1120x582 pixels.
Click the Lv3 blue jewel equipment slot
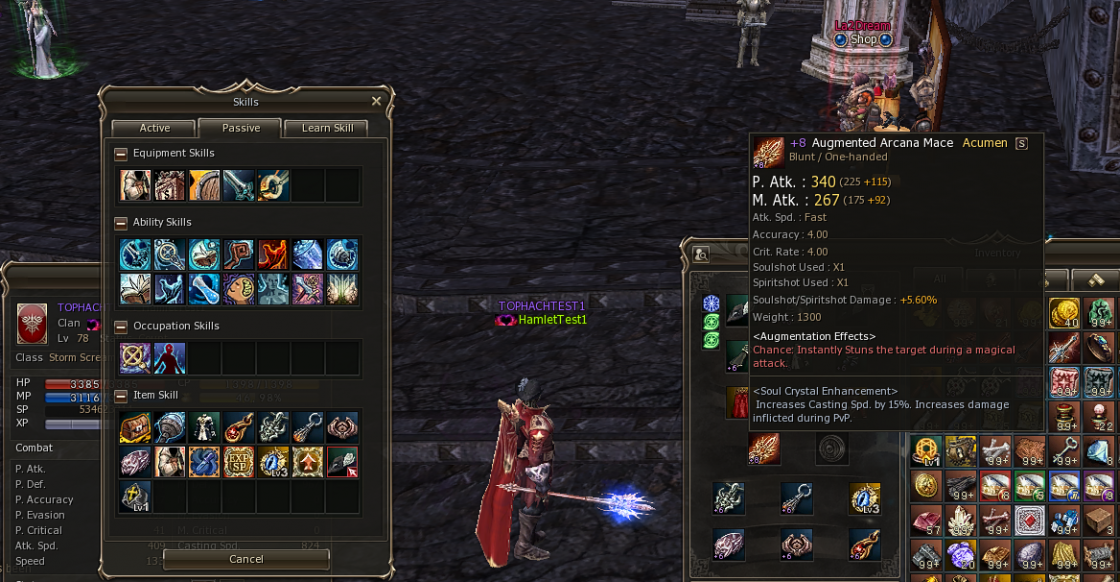coord(864,498)
